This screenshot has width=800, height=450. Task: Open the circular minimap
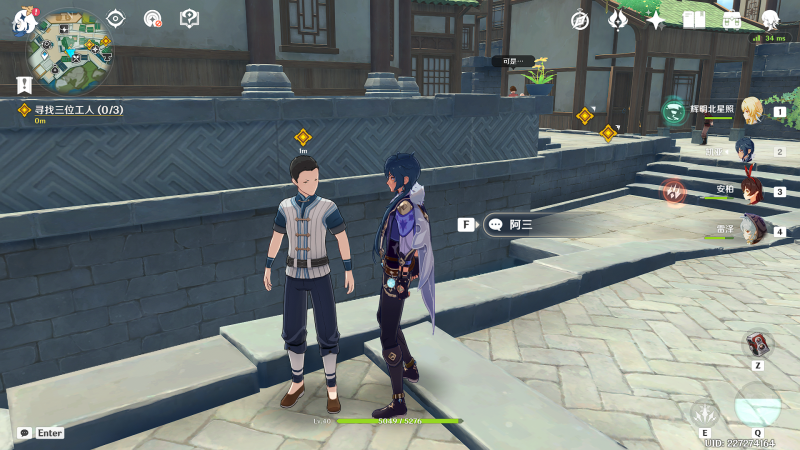click(x=69, y=51)
